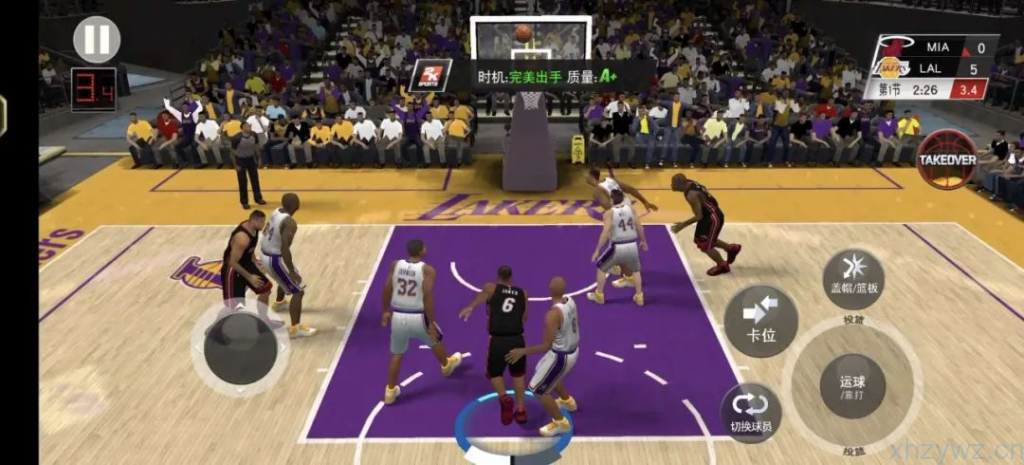Activate the TAKEOVER basketball button
1024x465 pixels.
pyautogui.click(x=946, y=160)
